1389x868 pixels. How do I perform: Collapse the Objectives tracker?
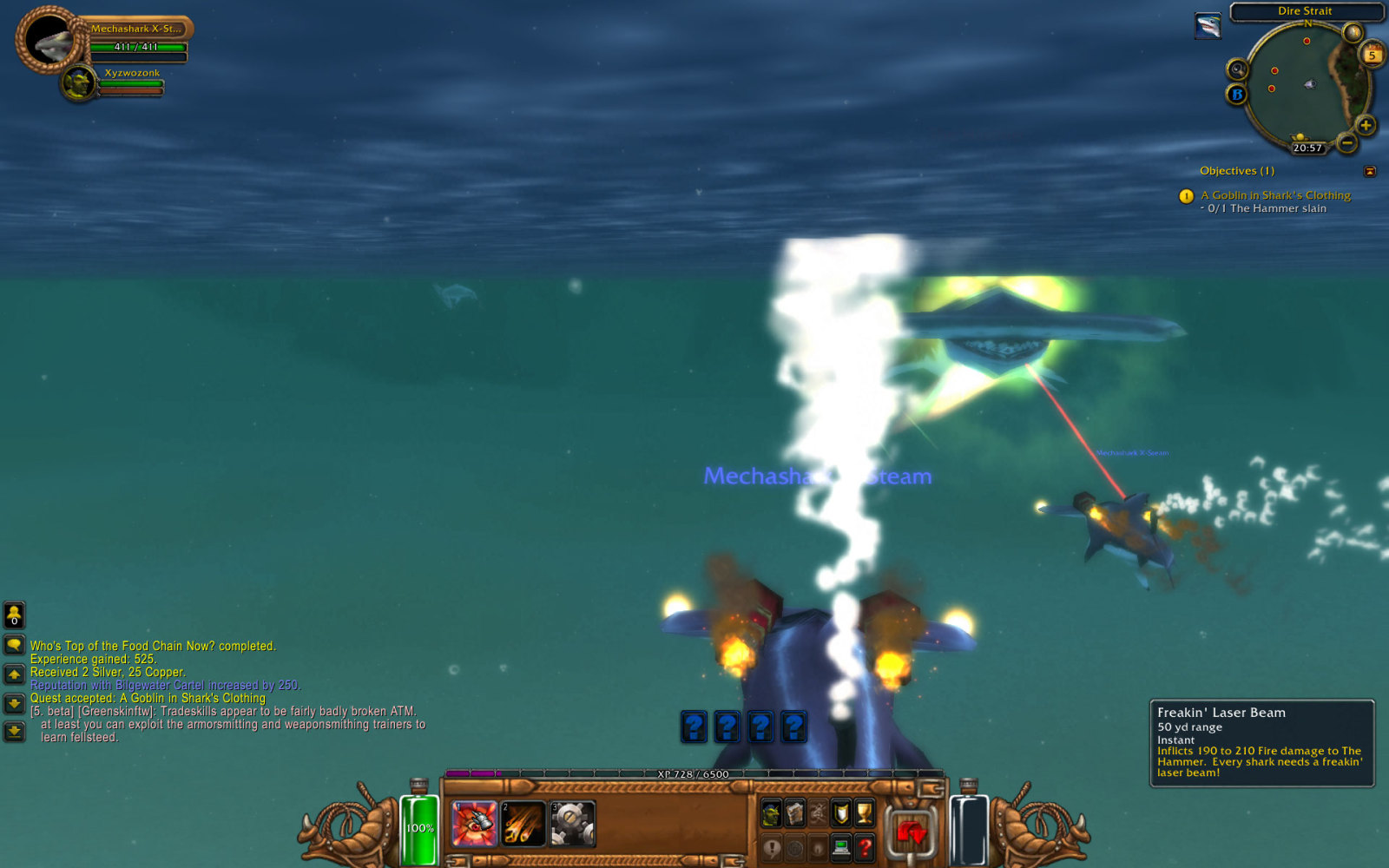click(x=1370, y=172)
